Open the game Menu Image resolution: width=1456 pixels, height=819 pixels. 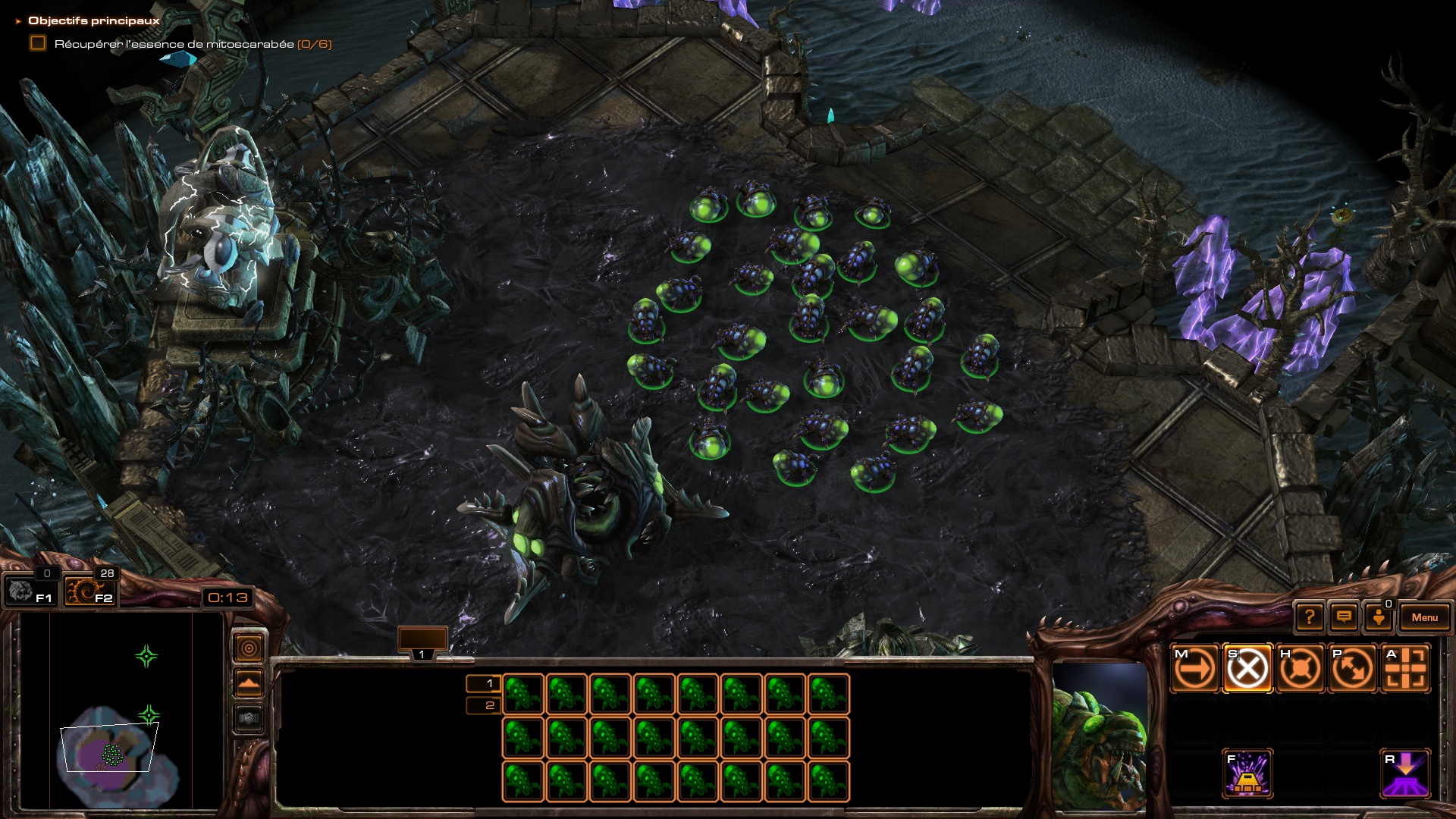[1424, 617]
